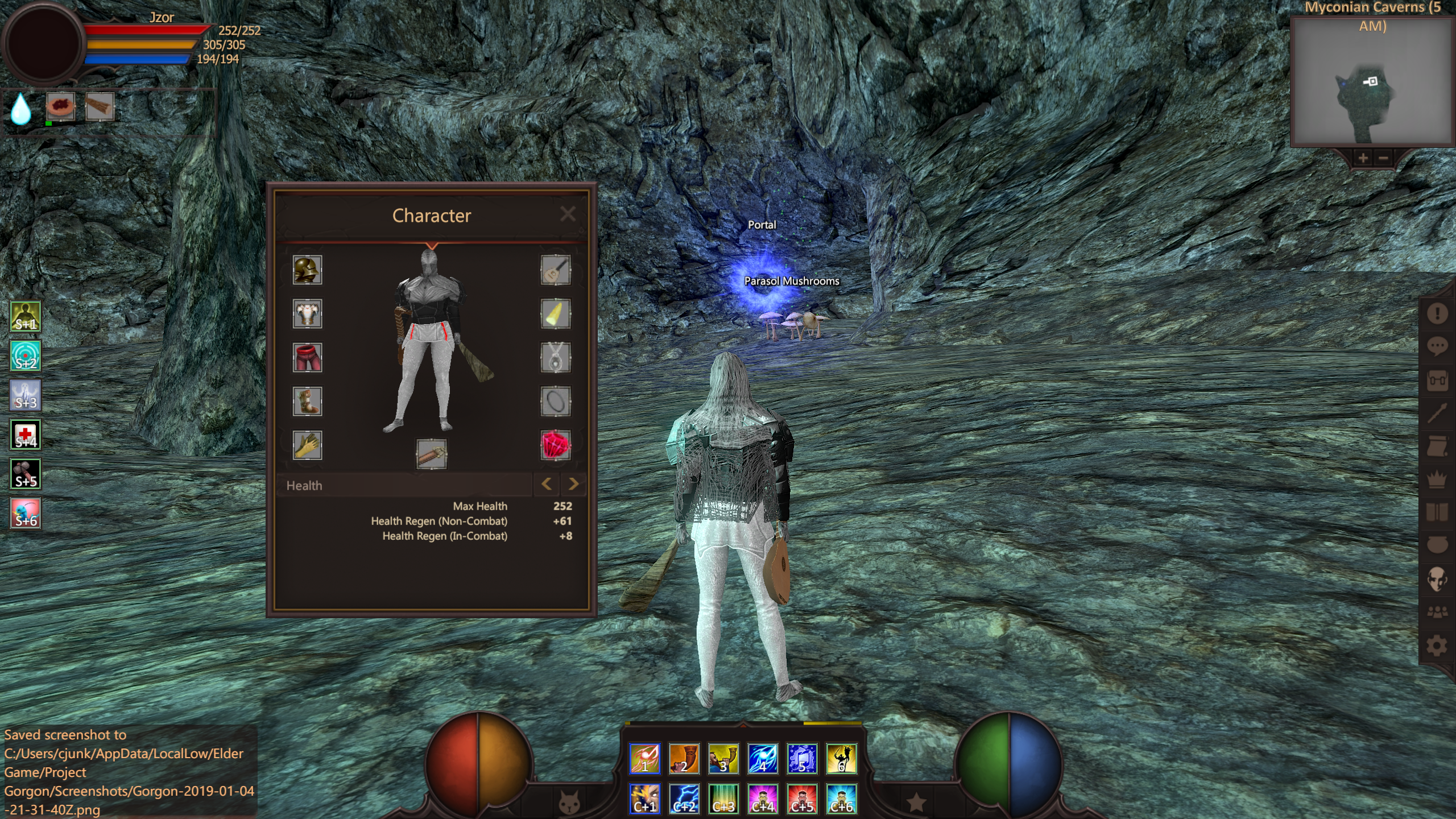Image resolution: width=1456 pixels, height=819 pixels.
Task: Select the necklace equipment slot
Action: coord(555,358)
